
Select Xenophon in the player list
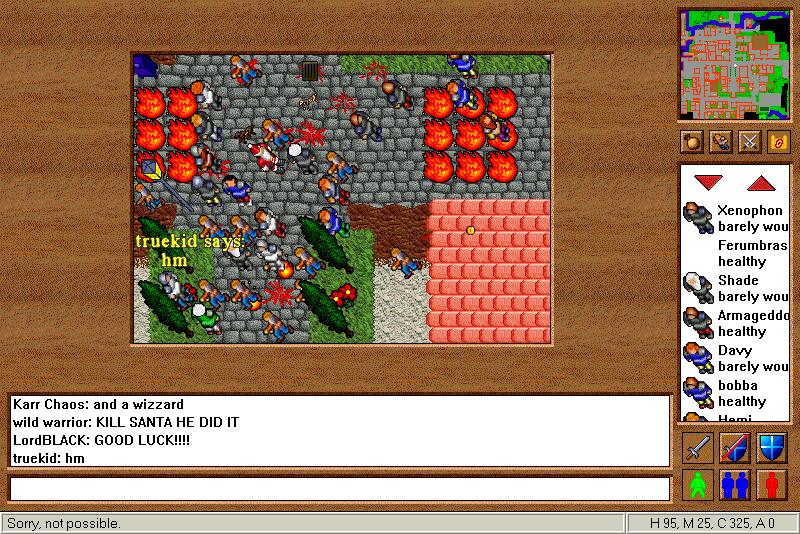[749, 211]
